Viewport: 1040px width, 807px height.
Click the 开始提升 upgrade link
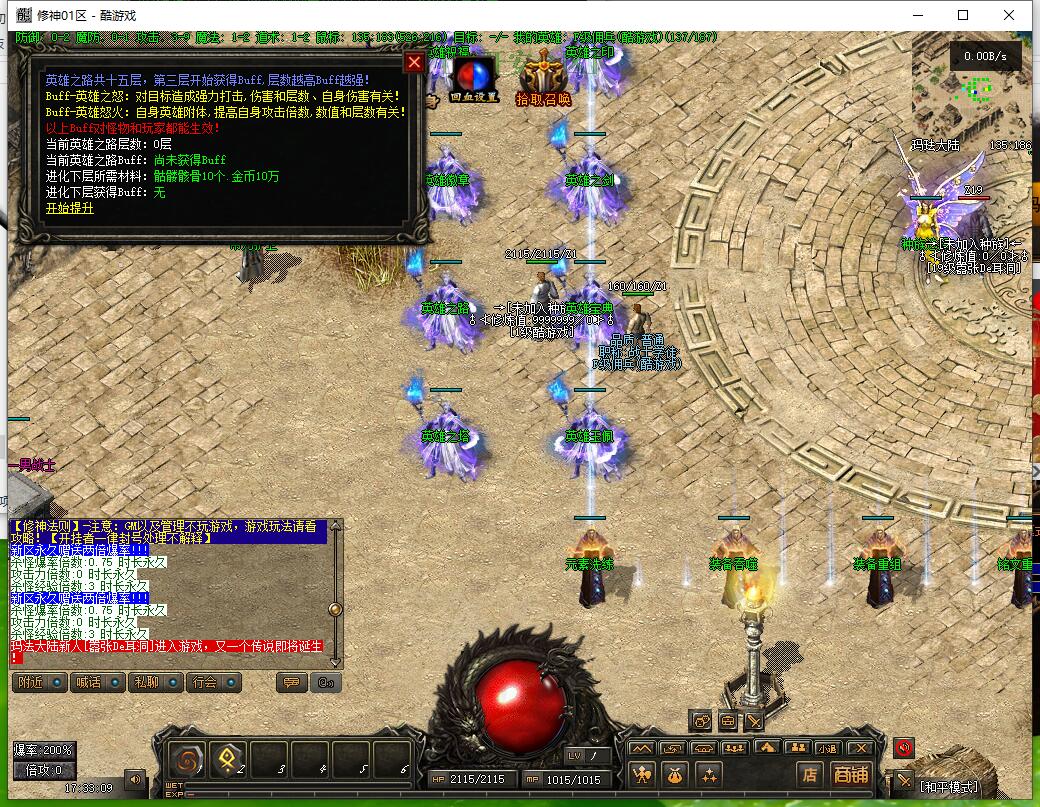69,208
